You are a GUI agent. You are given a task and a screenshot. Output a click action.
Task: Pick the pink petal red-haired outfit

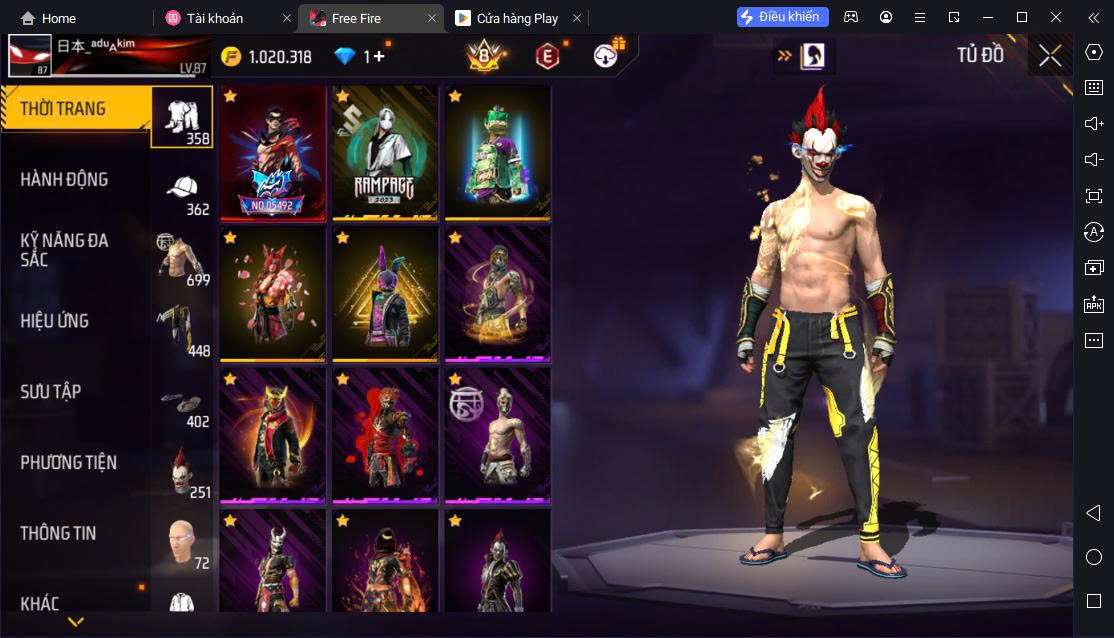coord(273,294)
